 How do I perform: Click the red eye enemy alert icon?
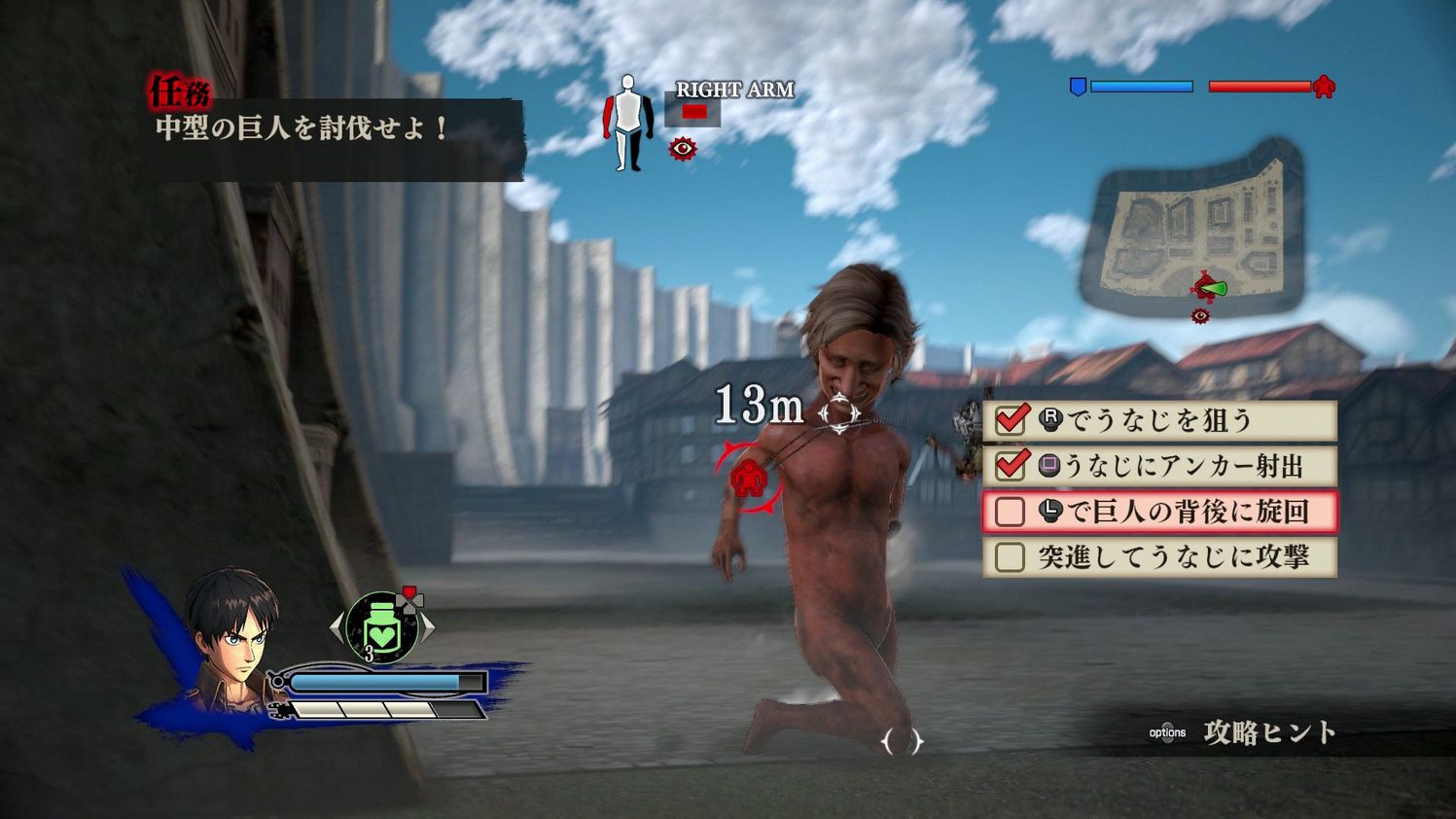(684, 148)
